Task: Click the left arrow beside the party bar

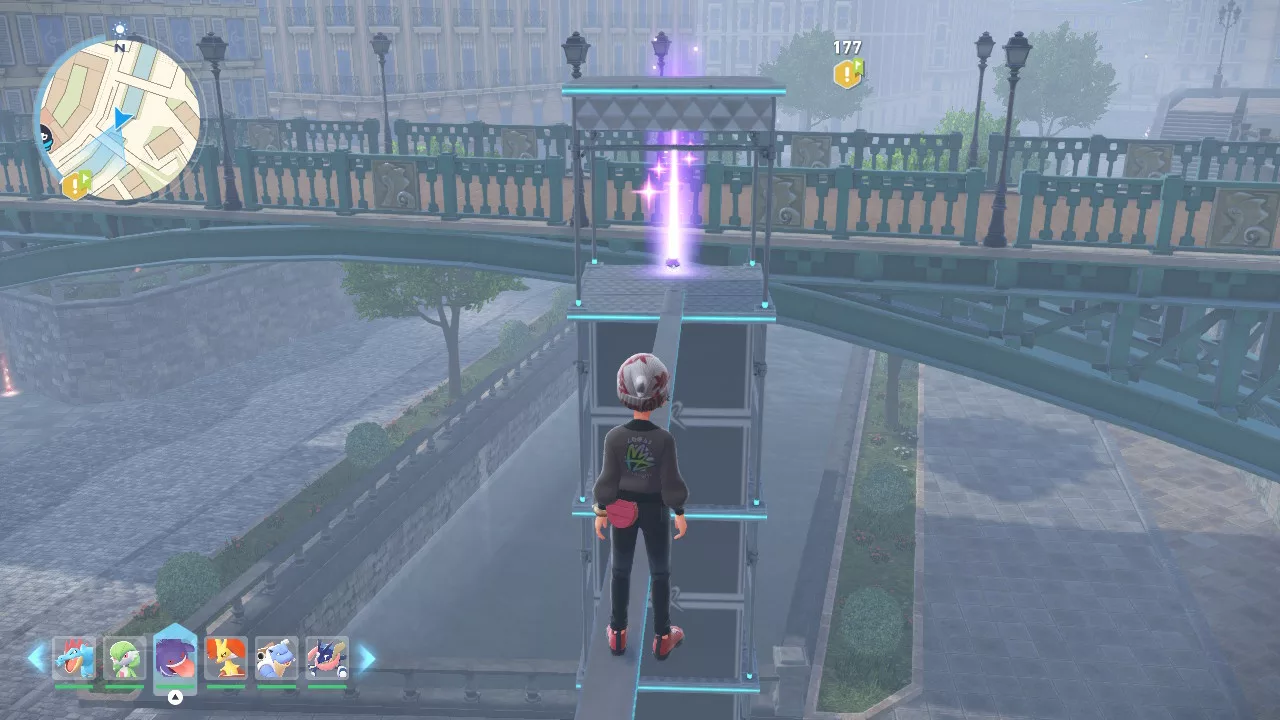Action: pyautogui.click(x=37, y=657)
